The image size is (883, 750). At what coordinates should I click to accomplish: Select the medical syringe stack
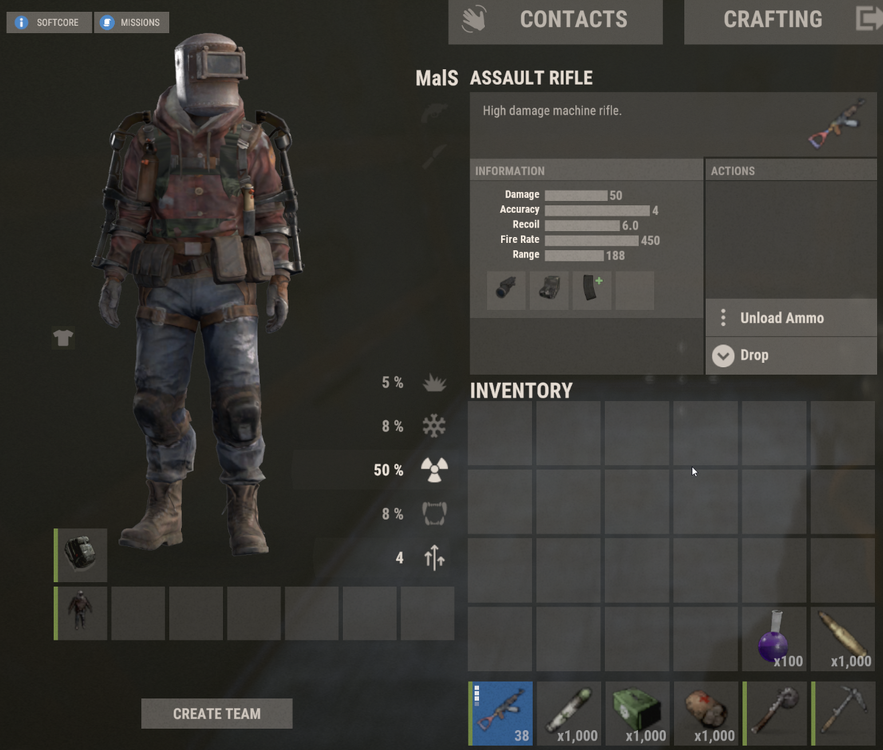570,714
